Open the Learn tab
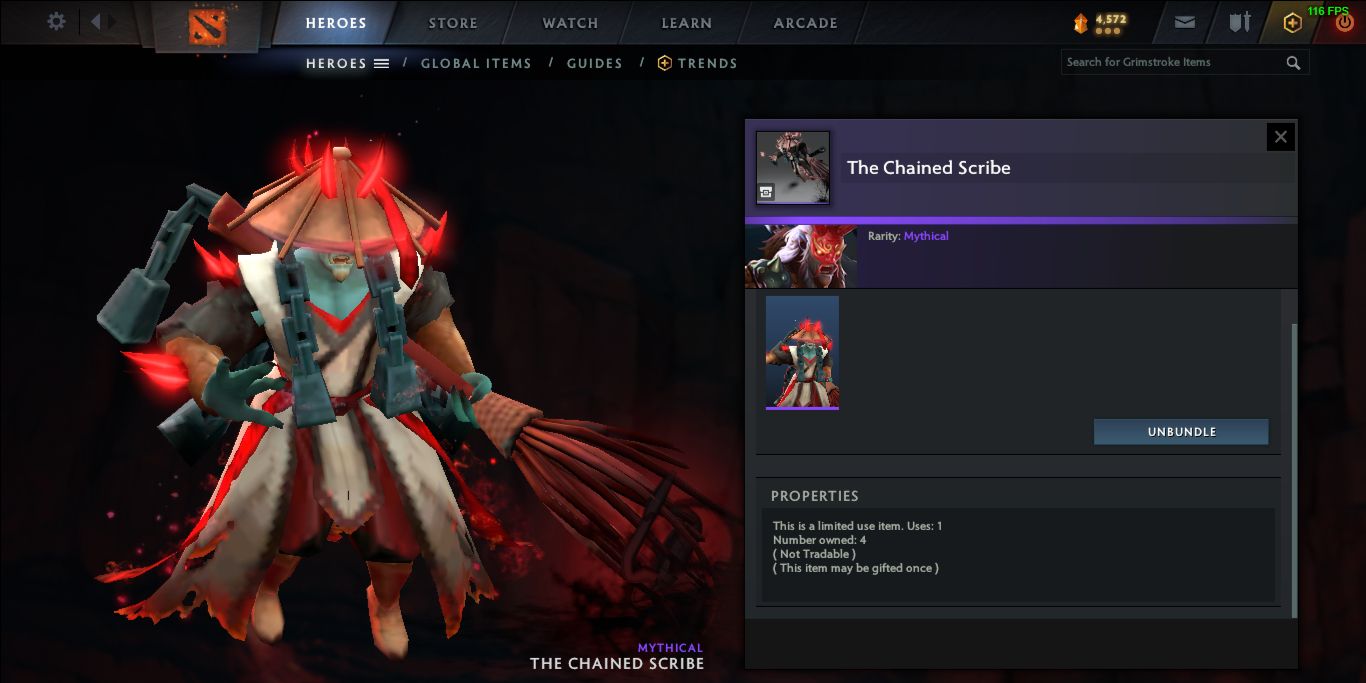Viewport: 1366px width, 683px height. [686, 23]
